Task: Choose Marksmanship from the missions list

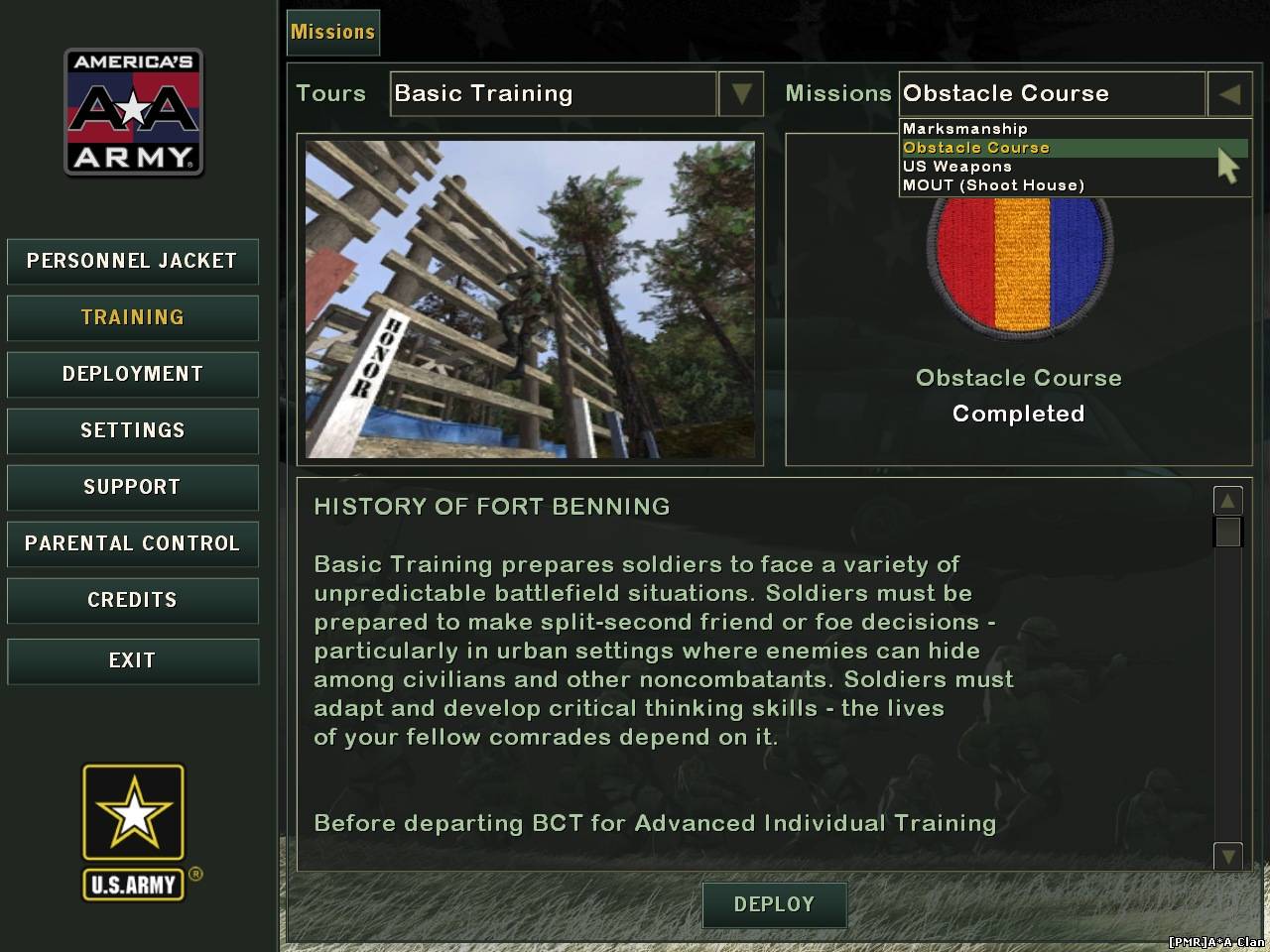Action: pos(965,129)
